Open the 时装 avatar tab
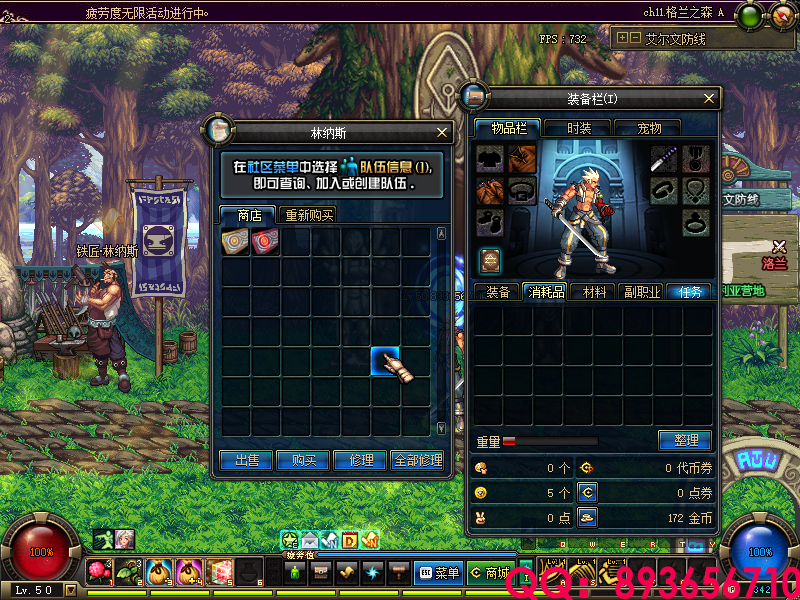Viewport: 800px width, 600px height. point(579,128)
